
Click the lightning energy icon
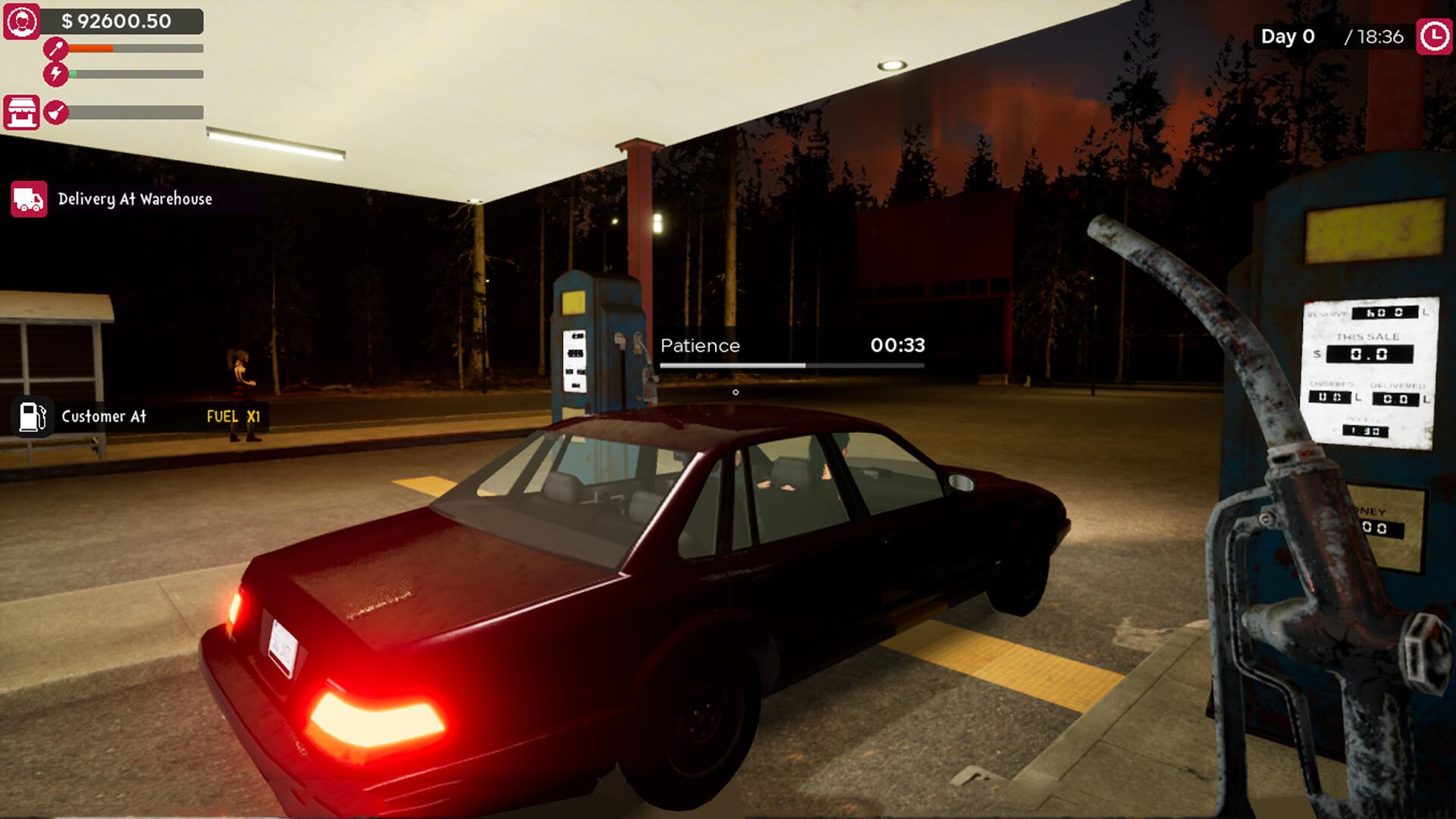55,74
